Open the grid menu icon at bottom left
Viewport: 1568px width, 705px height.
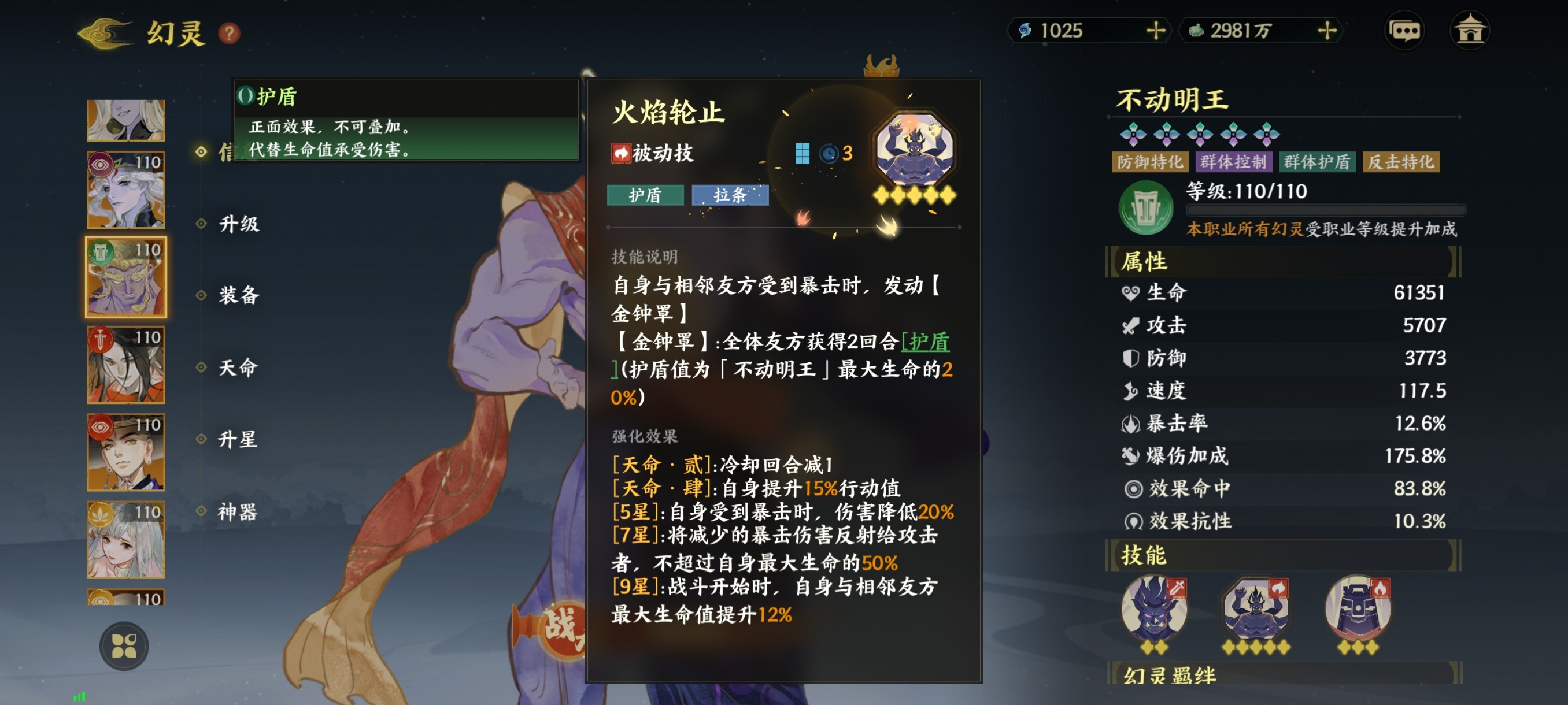coord(124,647)
